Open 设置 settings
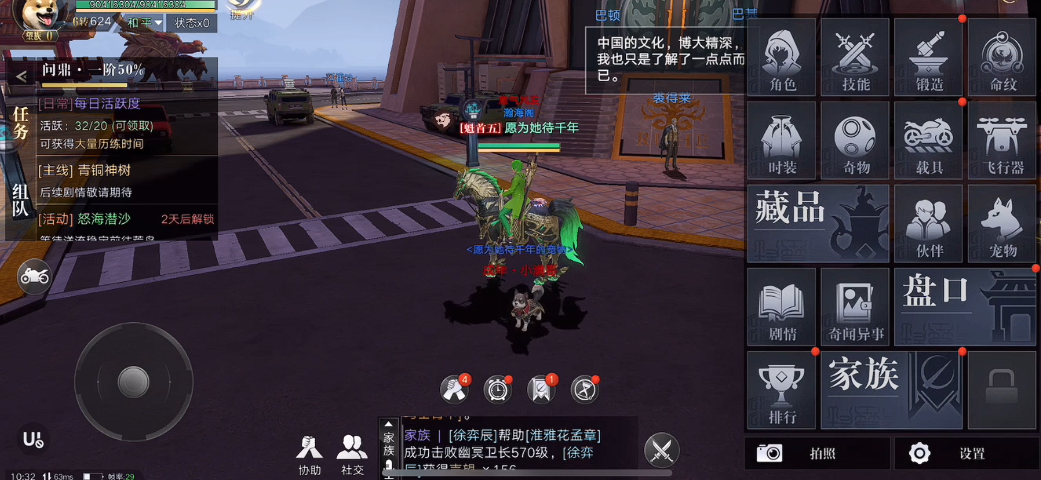Viewport: 1041px width, 480px height. pyautogui.click(x=963, y=453)
